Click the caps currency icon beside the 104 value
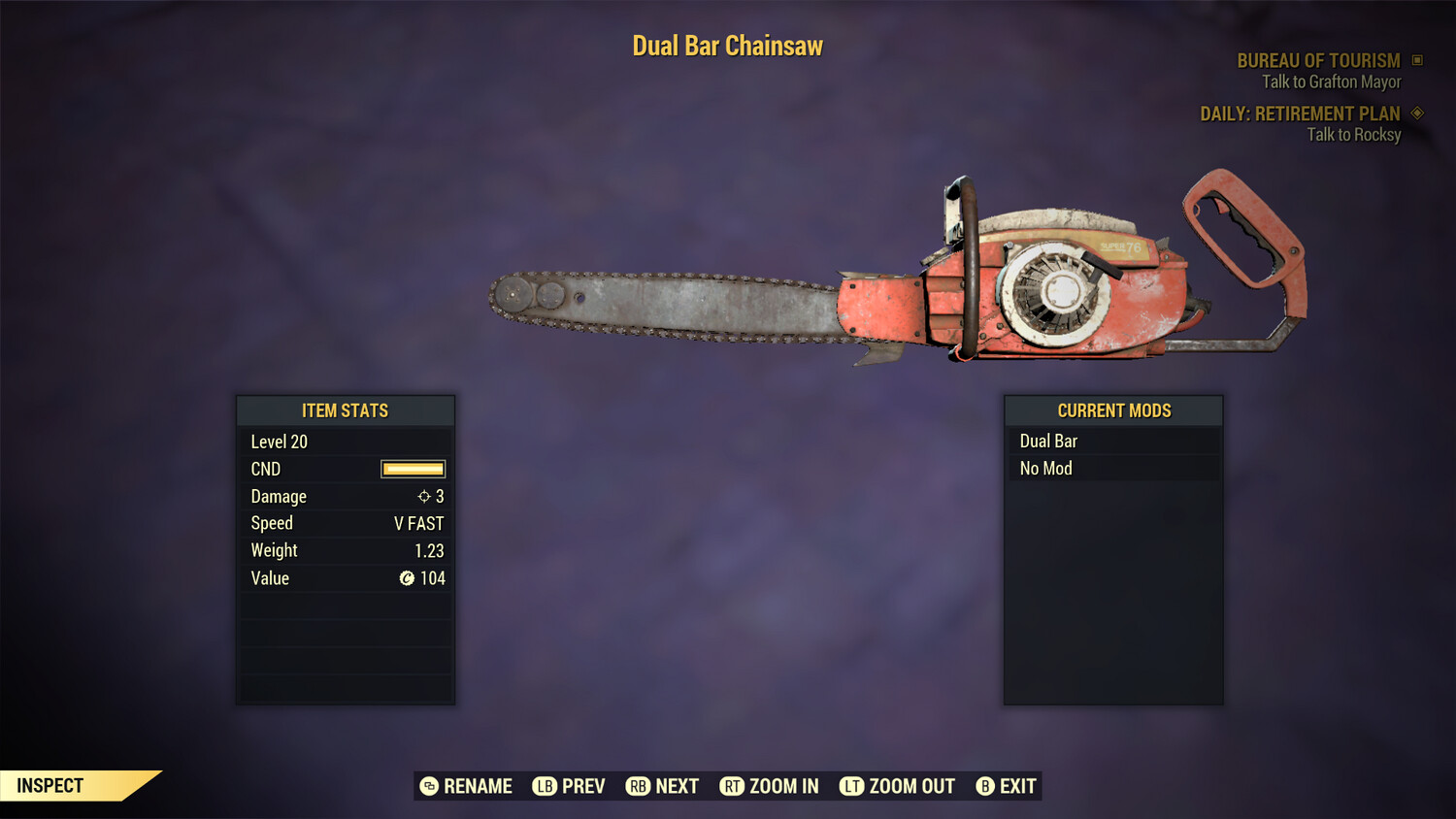This screenshot has width=1456, height=819. coord(408,578)
